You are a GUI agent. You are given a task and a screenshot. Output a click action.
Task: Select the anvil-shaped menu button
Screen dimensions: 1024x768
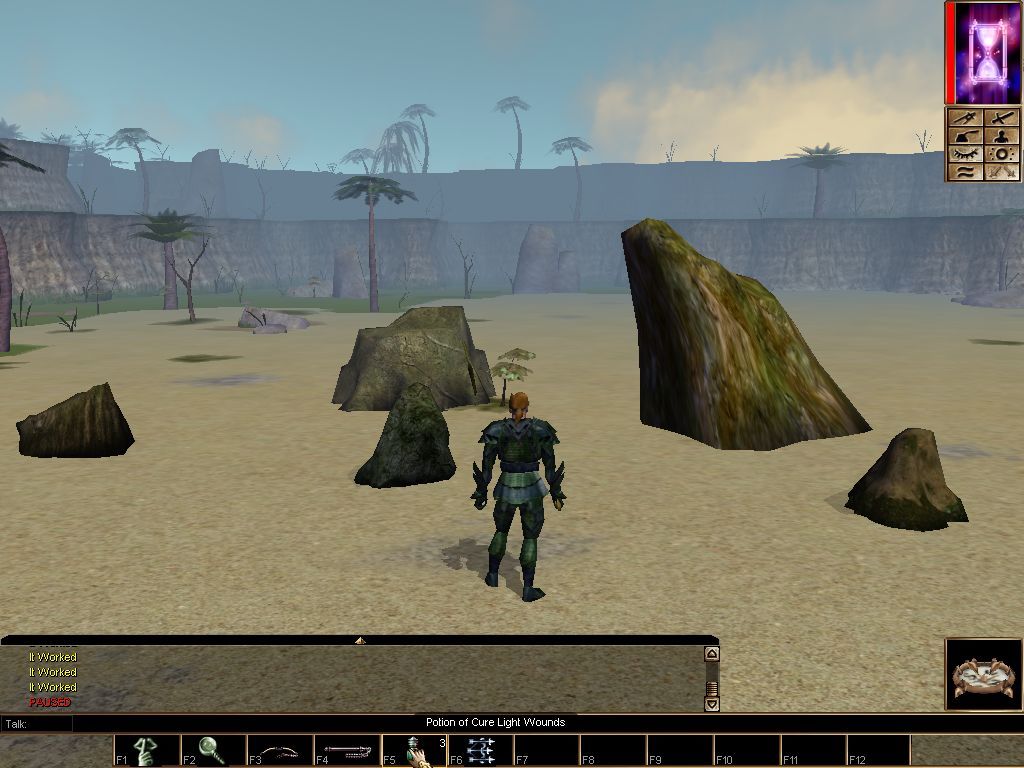click(x=965, y=136)
